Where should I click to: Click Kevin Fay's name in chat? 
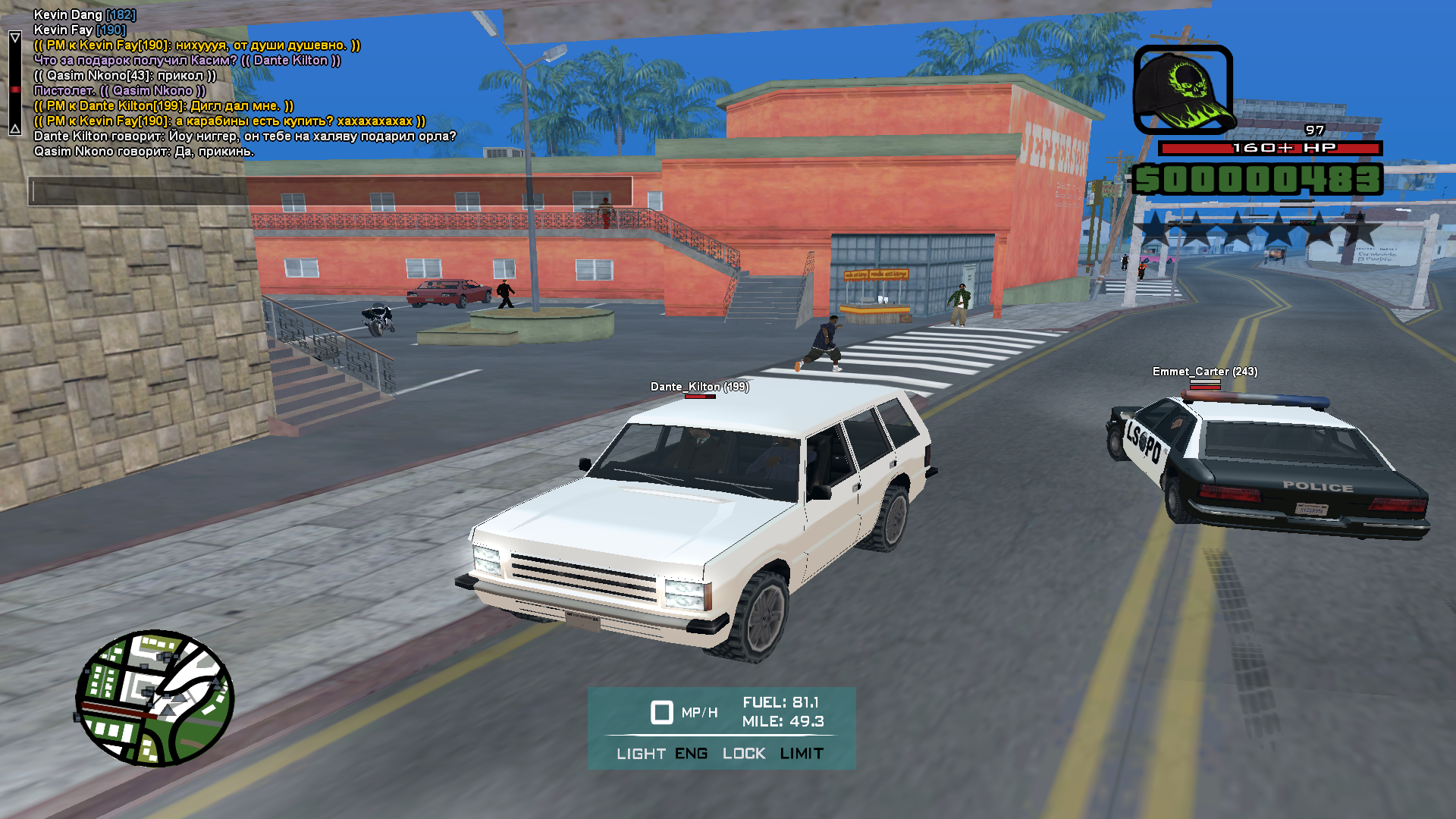click(64, 30)
